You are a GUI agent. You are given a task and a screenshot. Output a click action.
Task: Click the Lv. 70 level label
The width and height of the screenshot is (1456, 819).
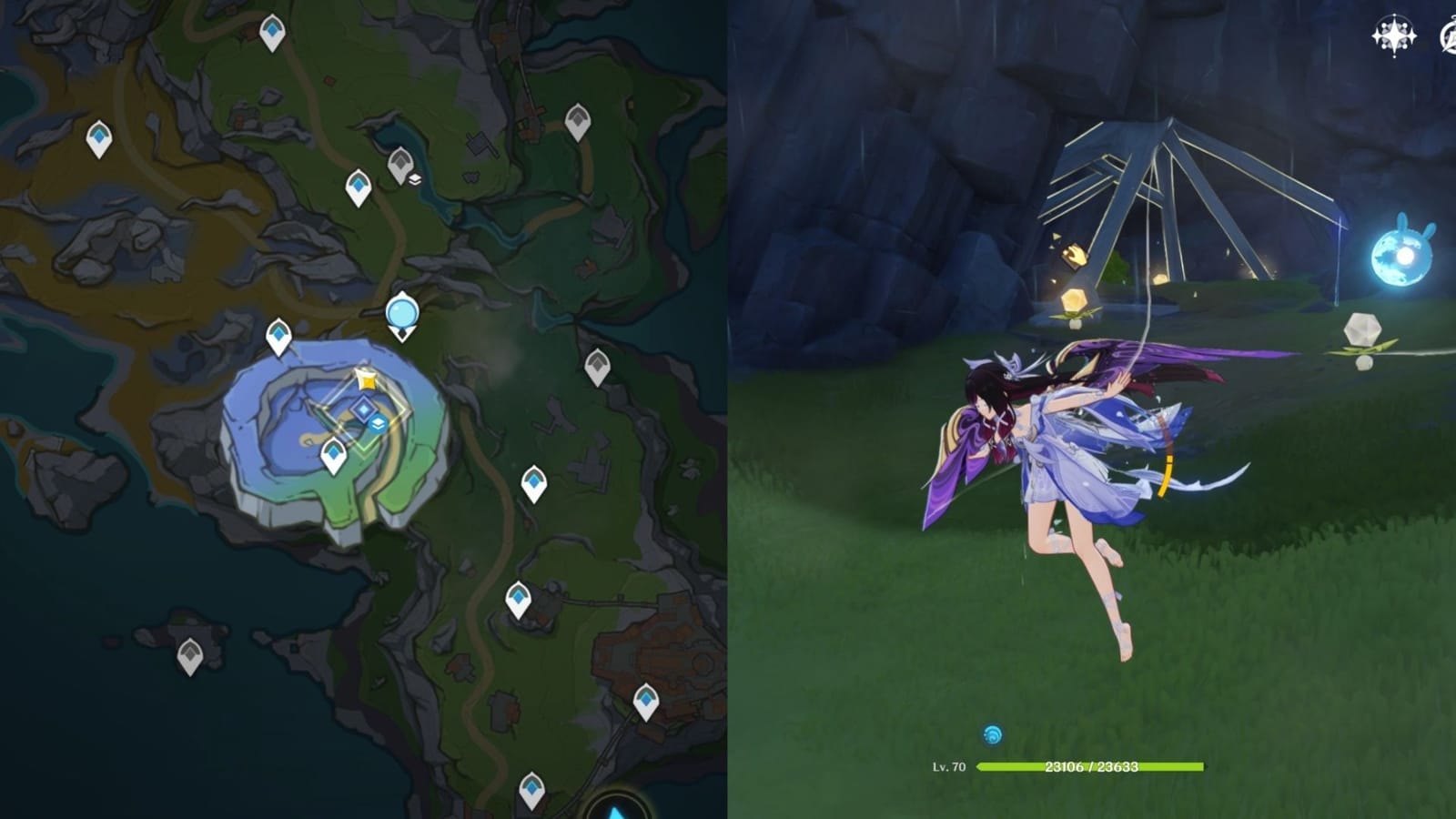click(x=946, y=766)
